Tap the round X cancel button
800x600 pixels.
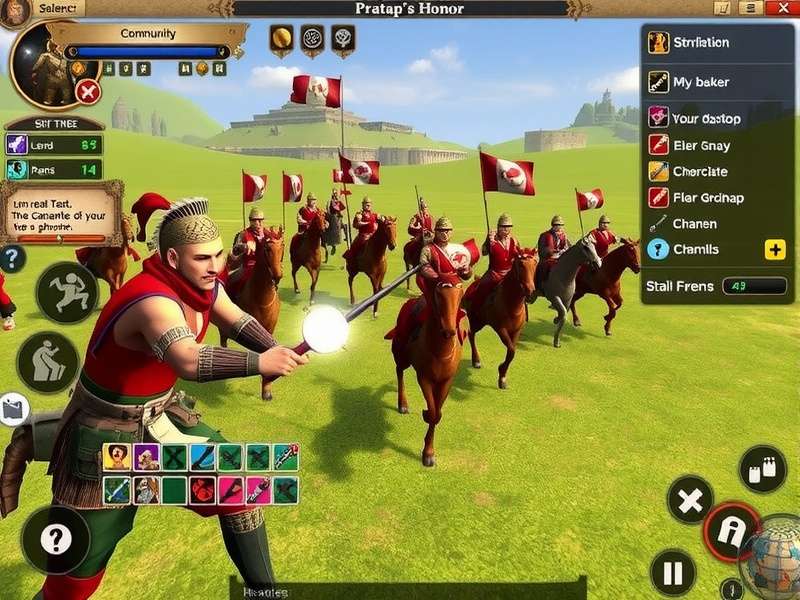690,500
